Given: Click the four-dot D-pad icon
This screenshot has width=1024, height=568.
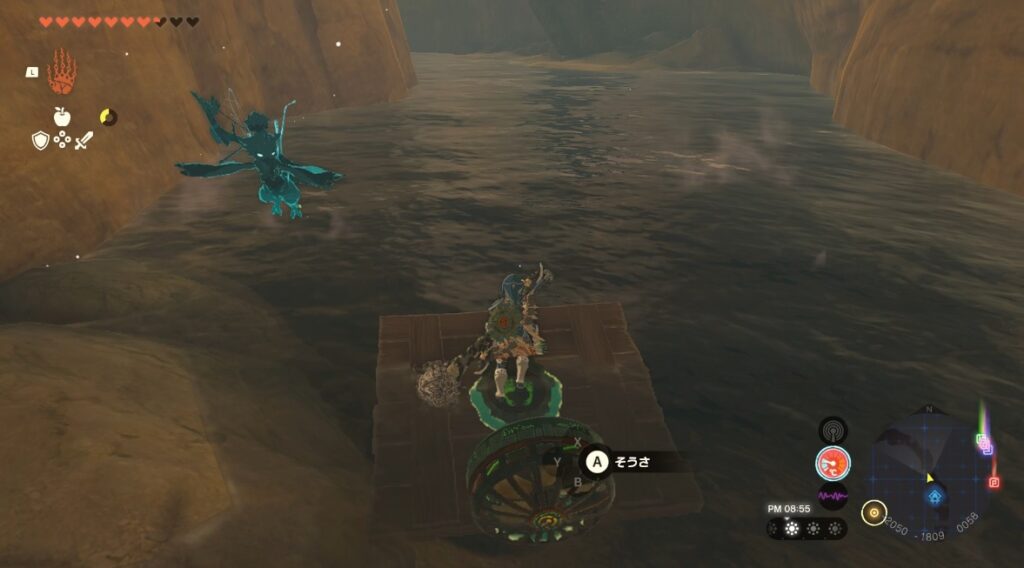Looking at the screenshot, I should (62, 141).
